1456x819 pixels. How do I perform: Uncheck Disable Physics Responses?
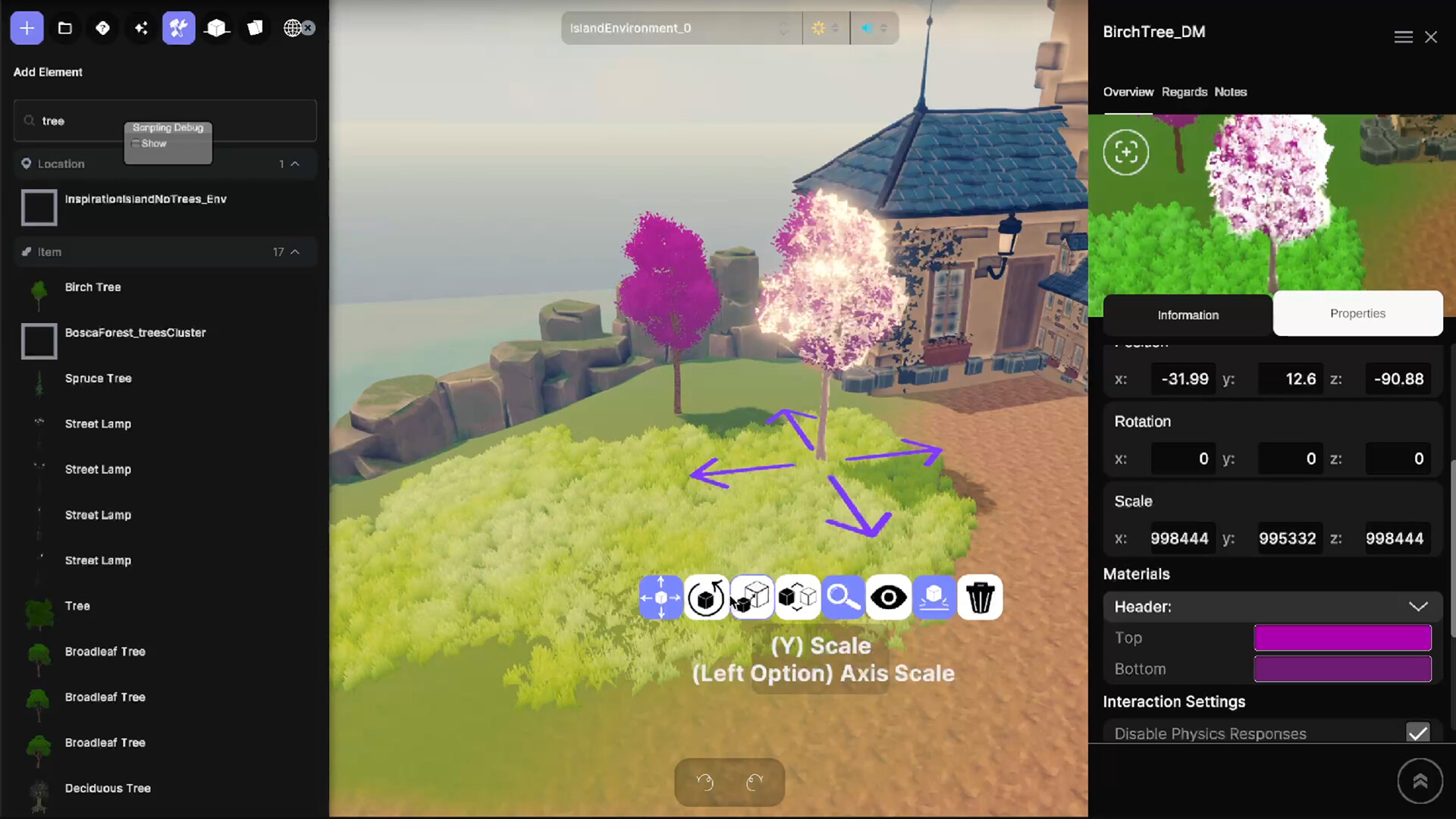tap(1417, 733)
